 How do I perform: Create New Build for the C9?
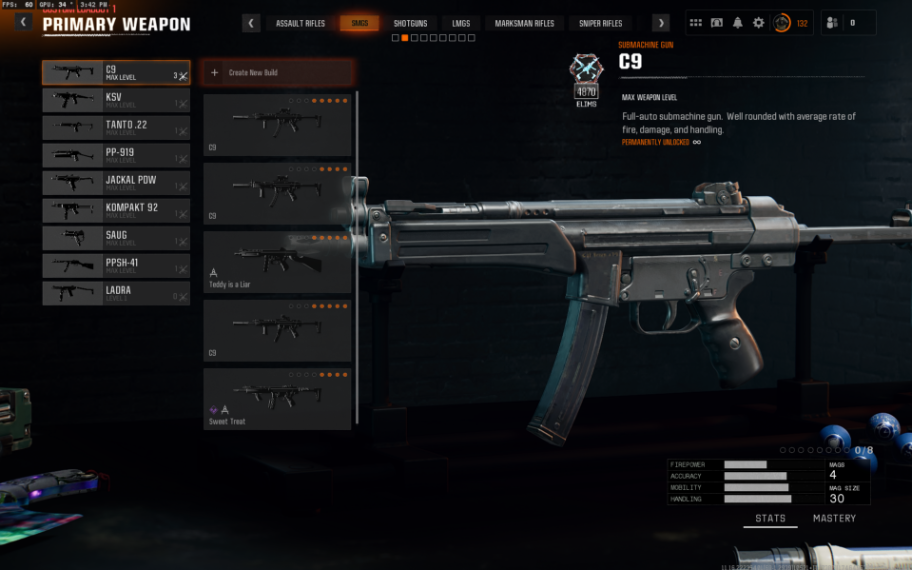(x=277, y=73)
